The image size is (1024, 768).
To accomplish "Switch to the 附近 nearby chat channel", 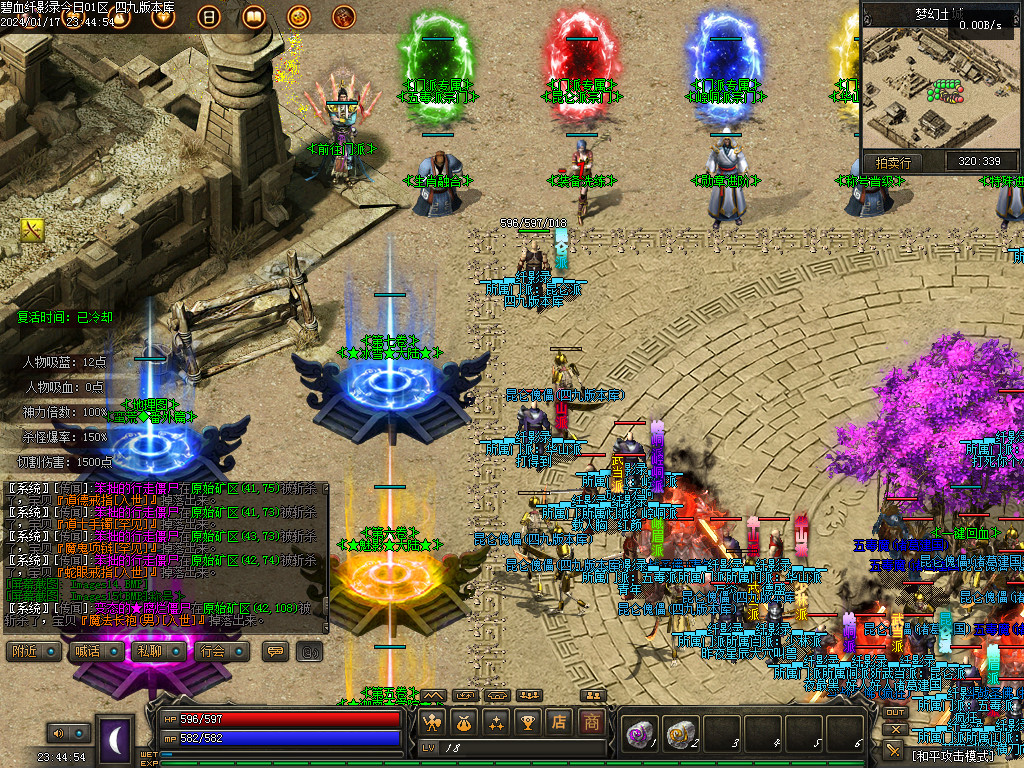I will [x=32, y=652].
